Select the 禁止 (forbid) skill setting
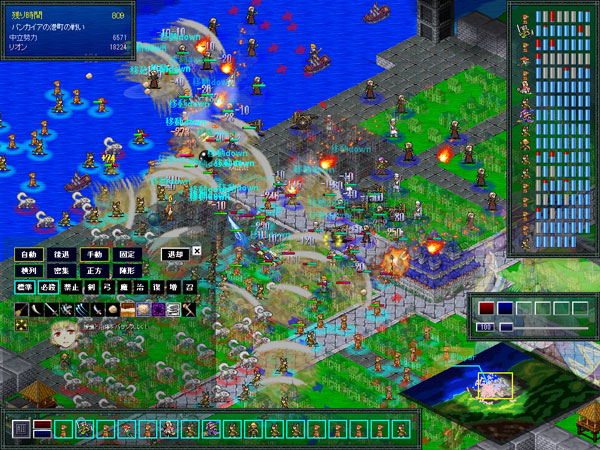The width and height of the screenshot is (600, 450). tap(72, 288)
